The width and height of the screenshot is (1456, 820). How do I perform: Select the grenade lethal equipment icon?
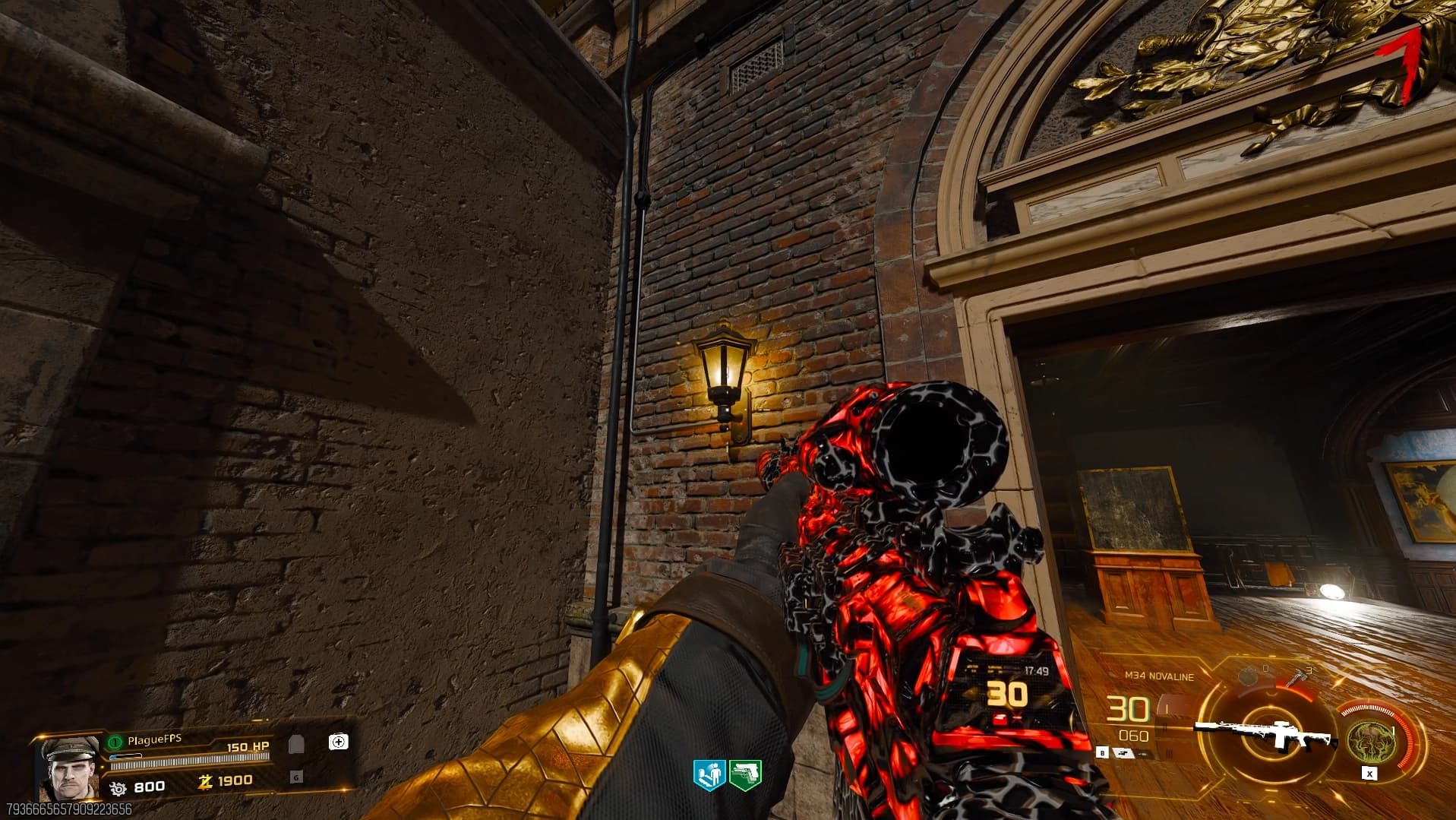[x=1247, y=675]
